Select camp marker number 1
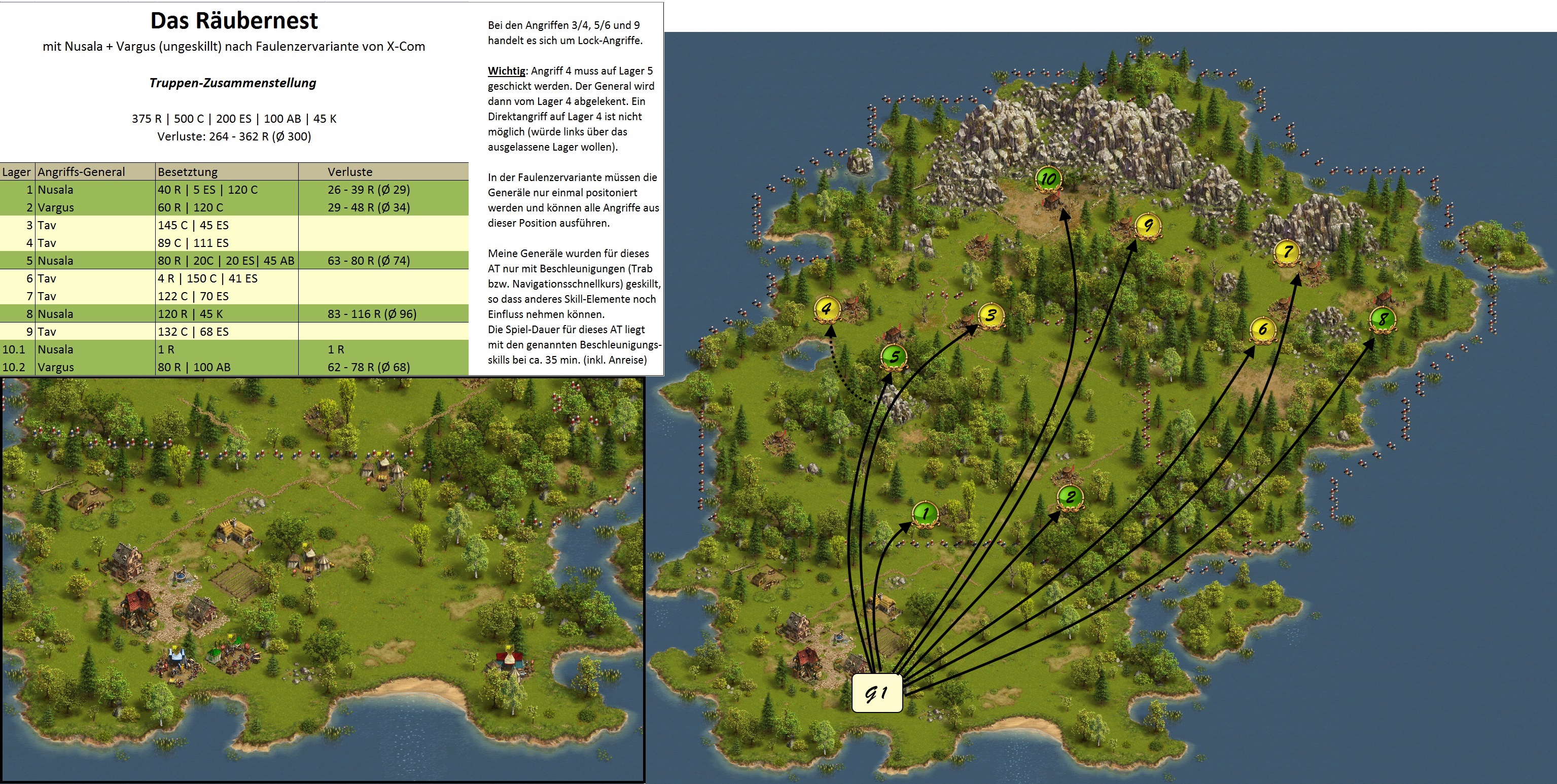The image size is (1557, 784). click(x=924, y=514)
